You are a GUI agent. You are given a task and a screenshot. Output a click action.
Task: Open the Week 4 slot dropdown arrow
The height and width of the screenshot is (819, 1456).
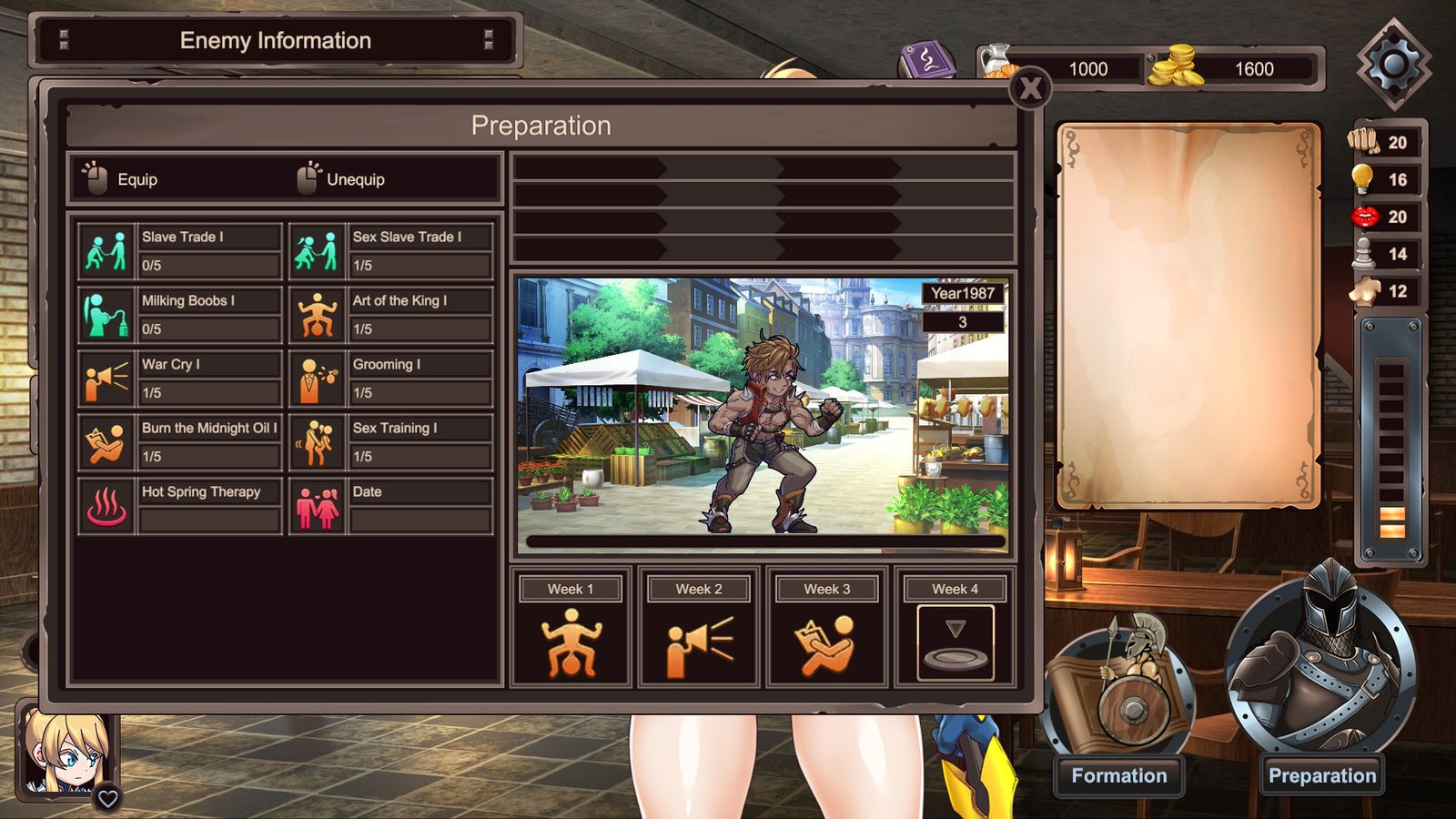click(954, 626)
